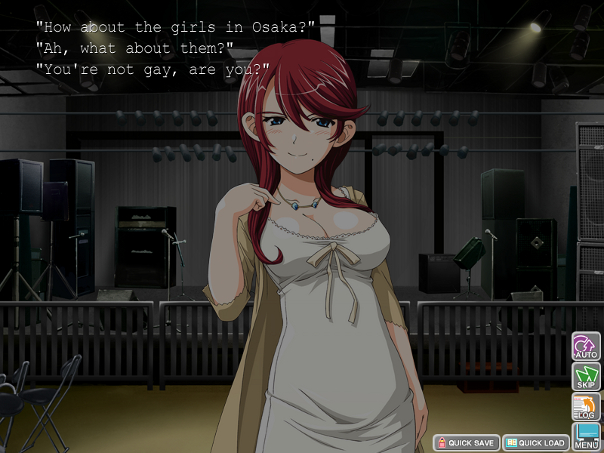Click the QUICK LOAD button
The image size is (604, 453).
click(x=535, y=442)
